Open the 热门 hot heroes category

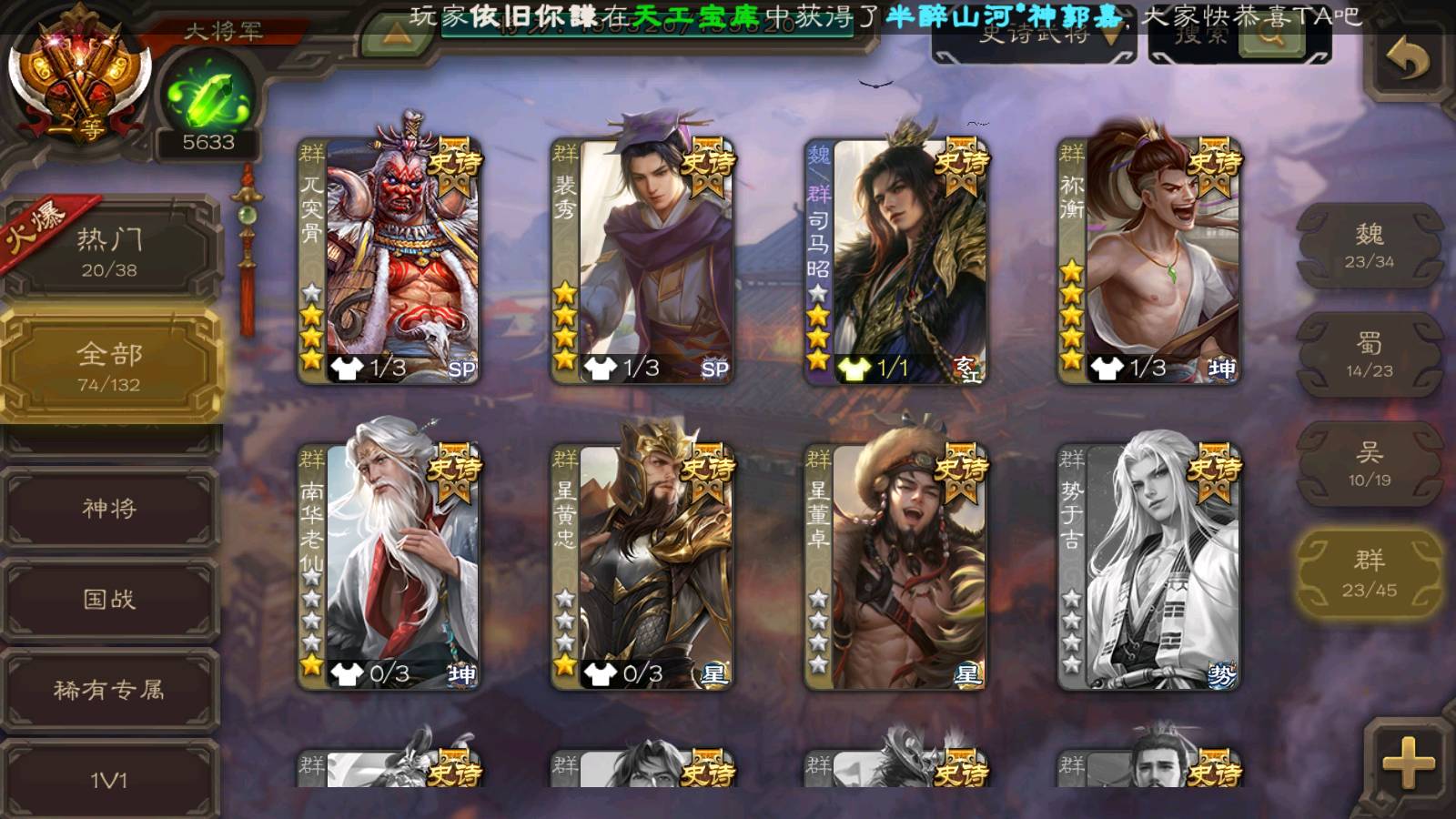pos(109,251)
